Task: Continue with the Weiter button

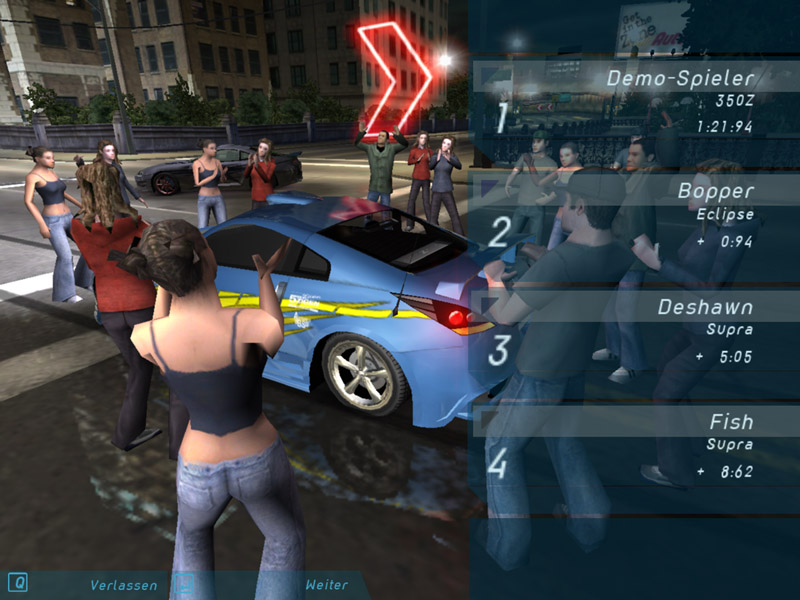Action: (327, 585)
